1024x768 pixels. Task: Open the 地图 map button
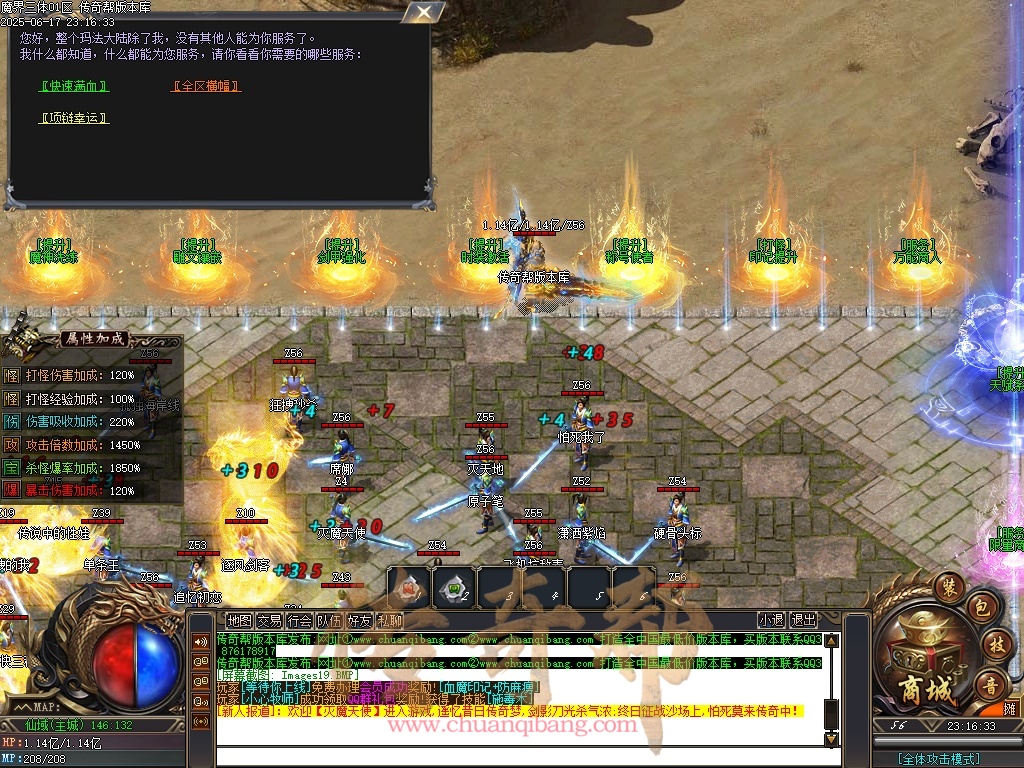239,621
